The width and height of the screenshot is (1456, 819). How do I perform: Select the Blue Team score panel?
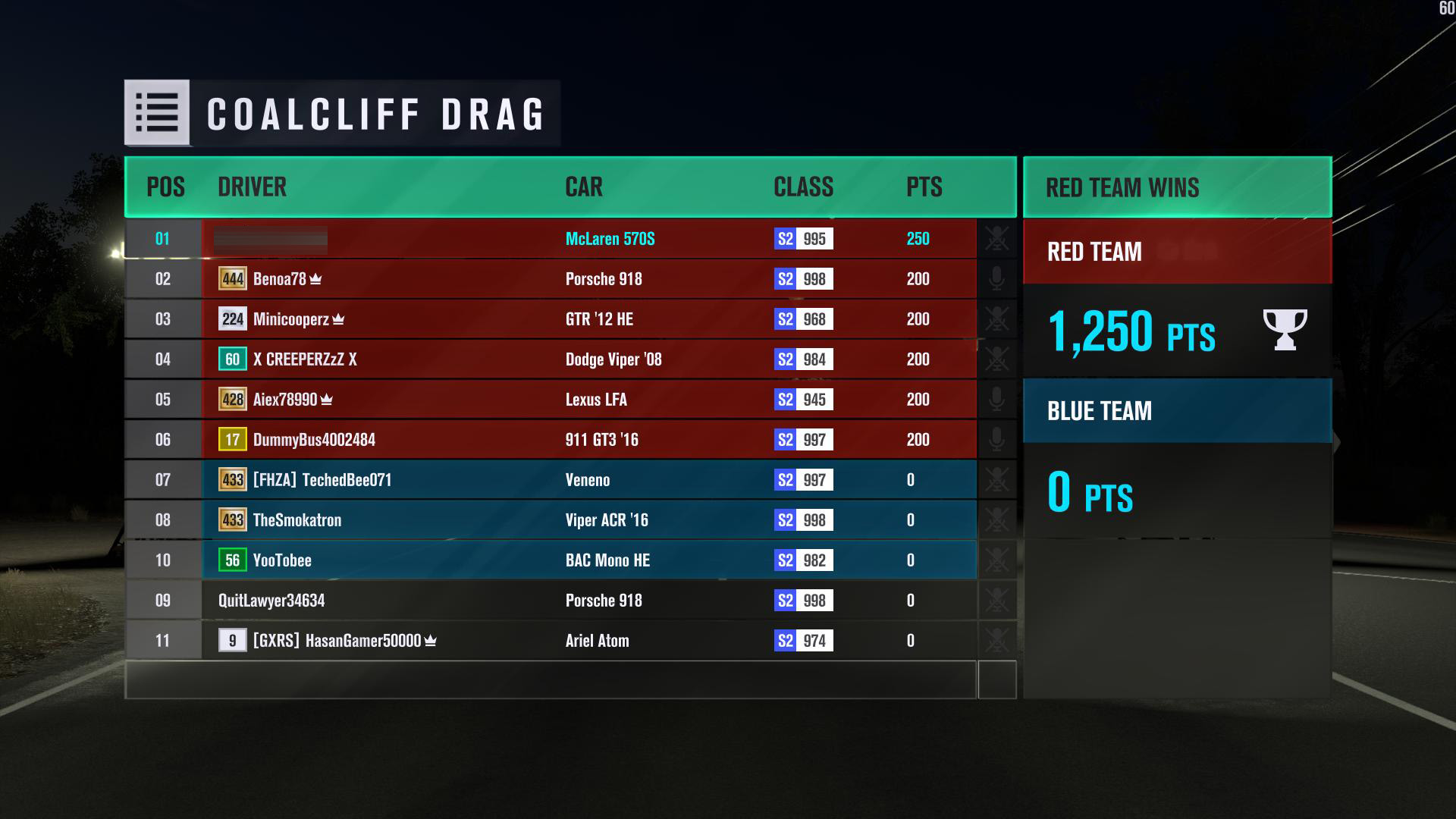click(1177, 458)
